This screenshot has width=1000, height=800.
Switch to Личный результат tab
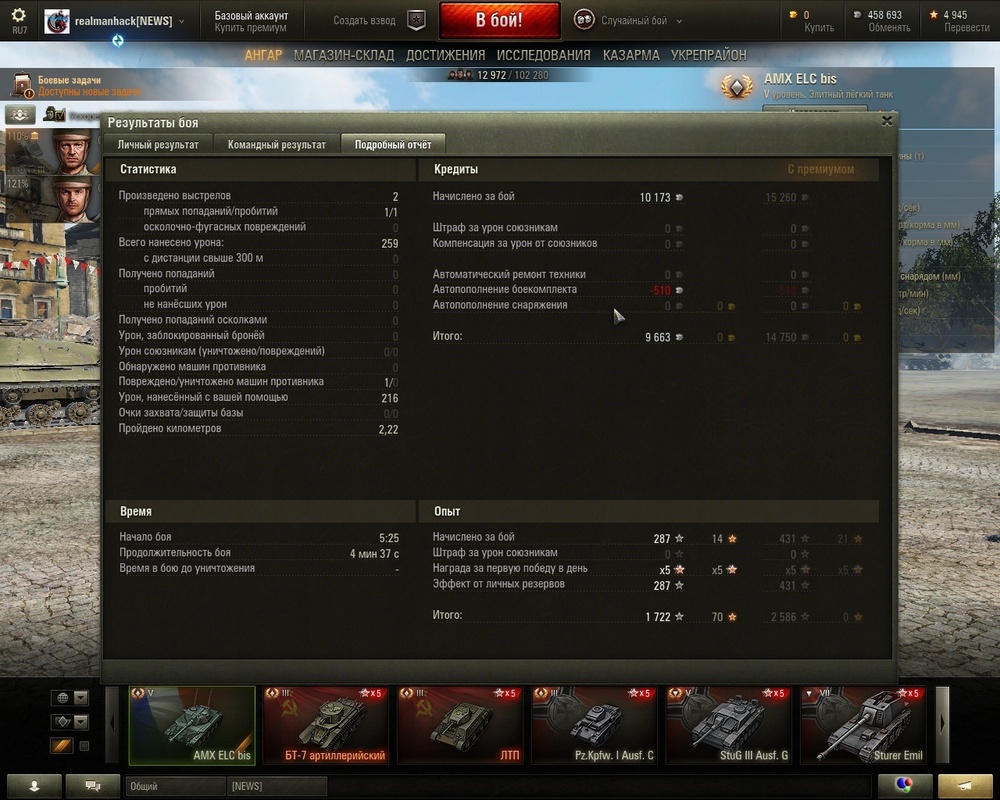(x=158, y=145)
